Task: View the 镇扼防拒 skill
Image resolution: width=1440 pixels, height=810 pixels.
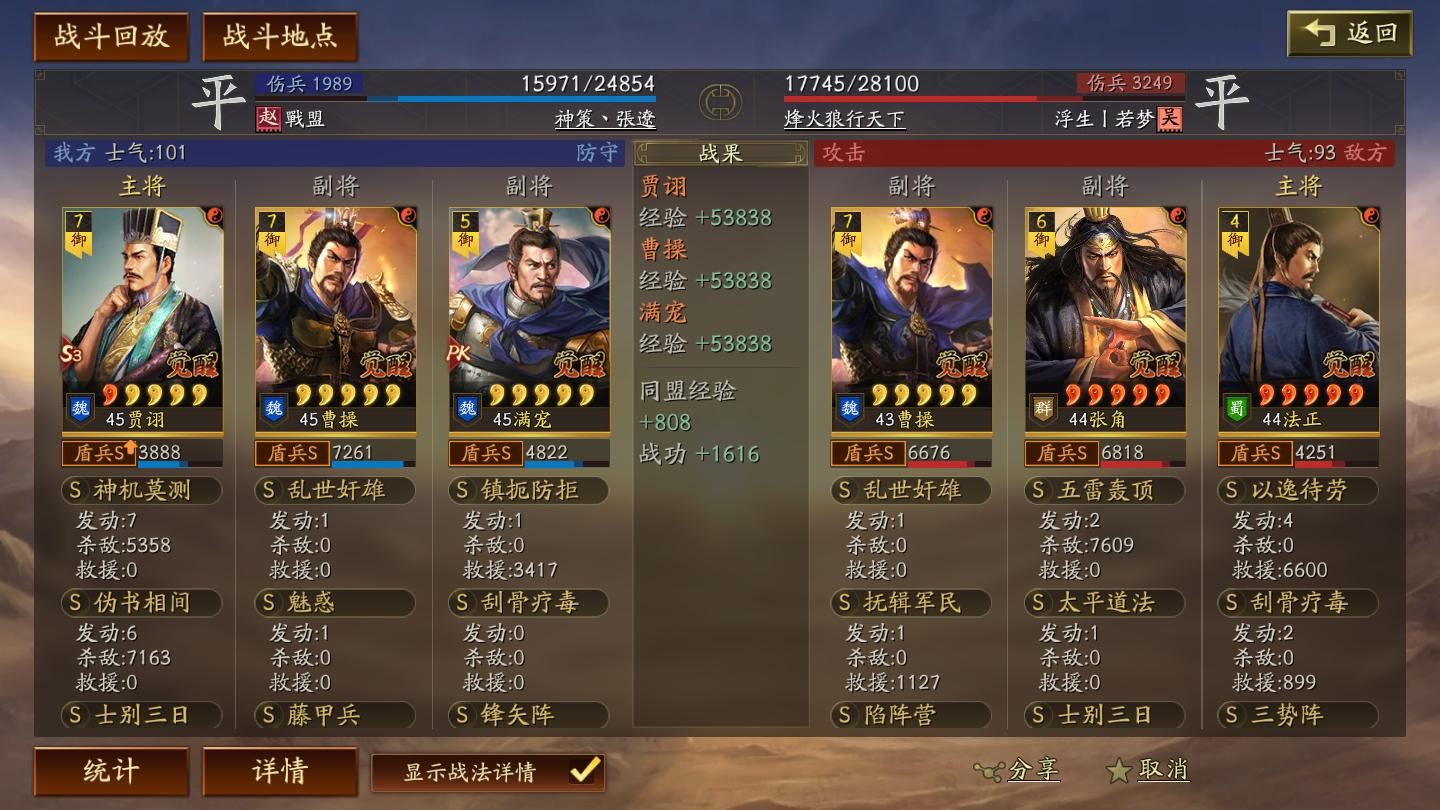Action: pyautogui.click(x=529, y=490)
